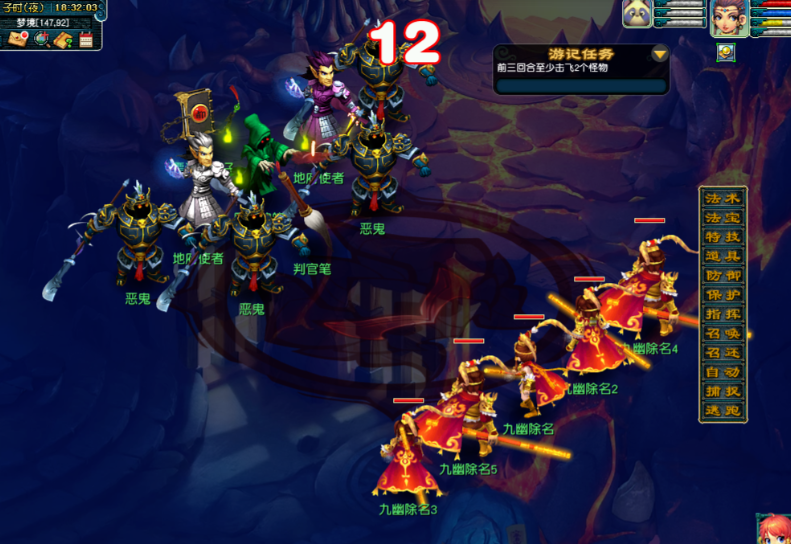Enable 自动 (Auto) battle
The width and height of the screenshot is (791, 544).
tap(722, 372)
